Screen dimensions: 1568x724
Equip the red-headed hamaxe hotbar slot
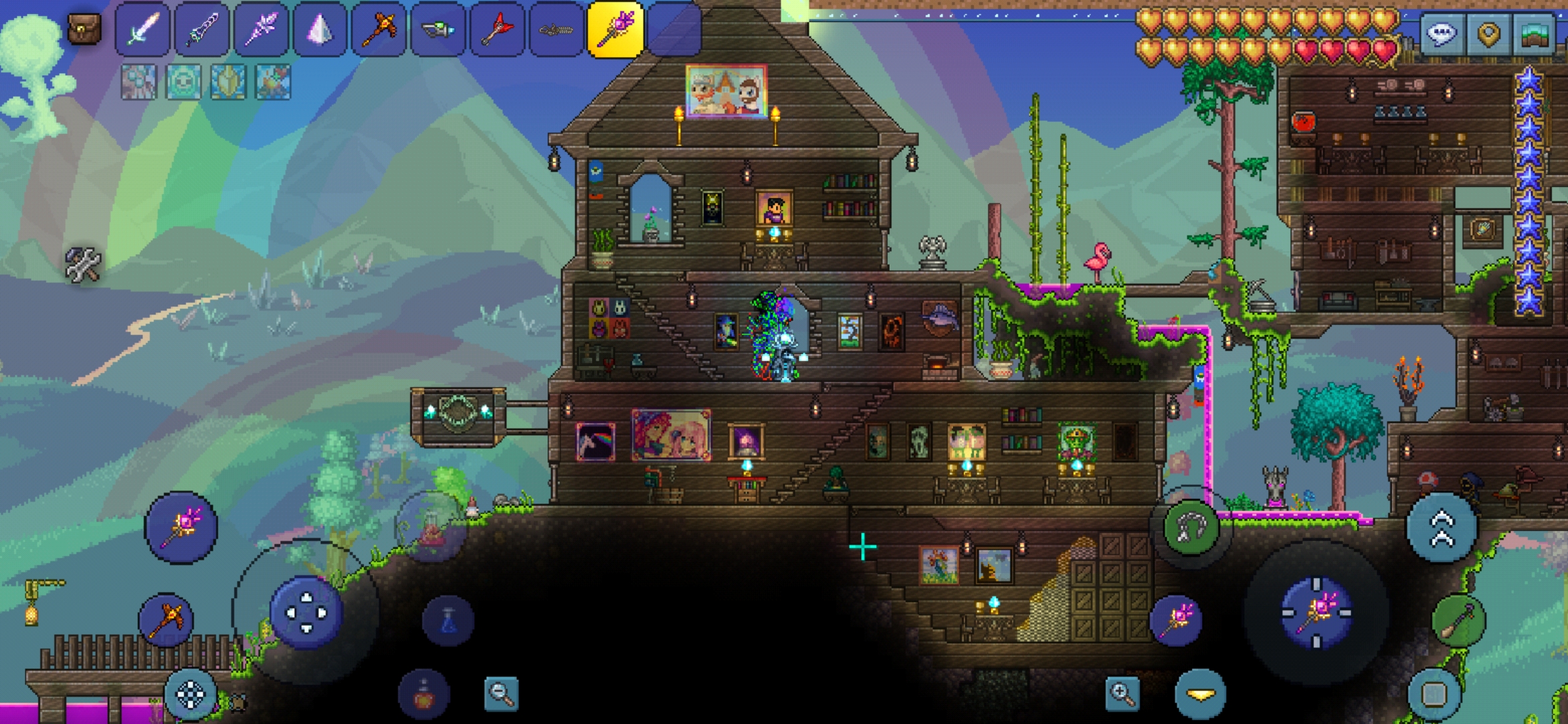497,29
